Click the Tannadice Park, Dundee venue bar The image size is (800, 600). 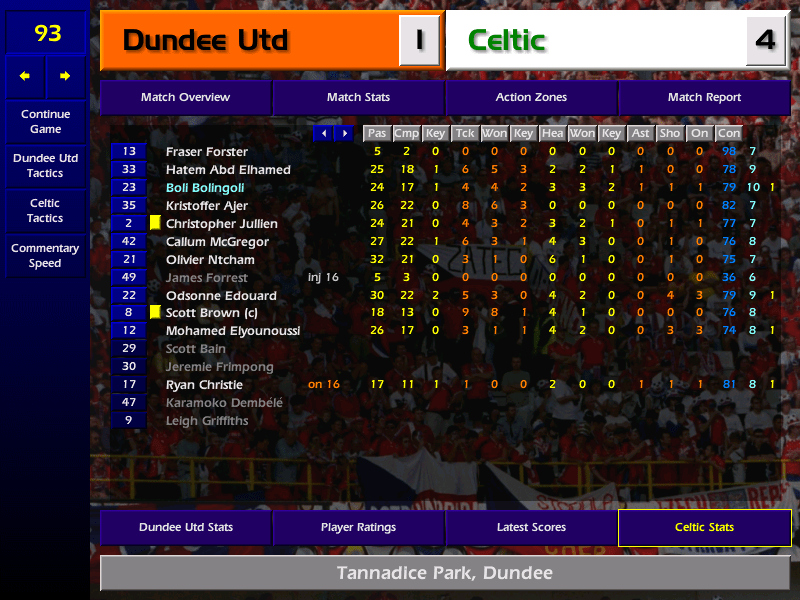tap(445, 574)
